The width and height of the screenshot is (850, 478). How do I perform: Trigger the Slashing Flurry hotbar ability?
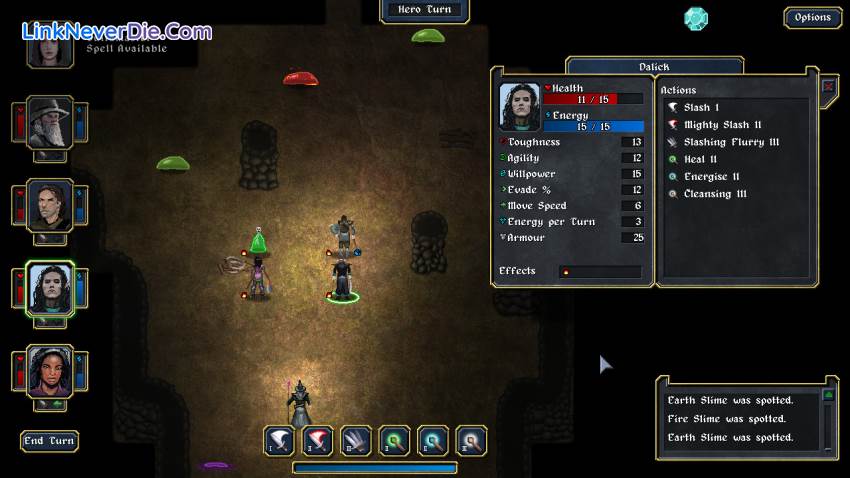[x=355, y=440]
